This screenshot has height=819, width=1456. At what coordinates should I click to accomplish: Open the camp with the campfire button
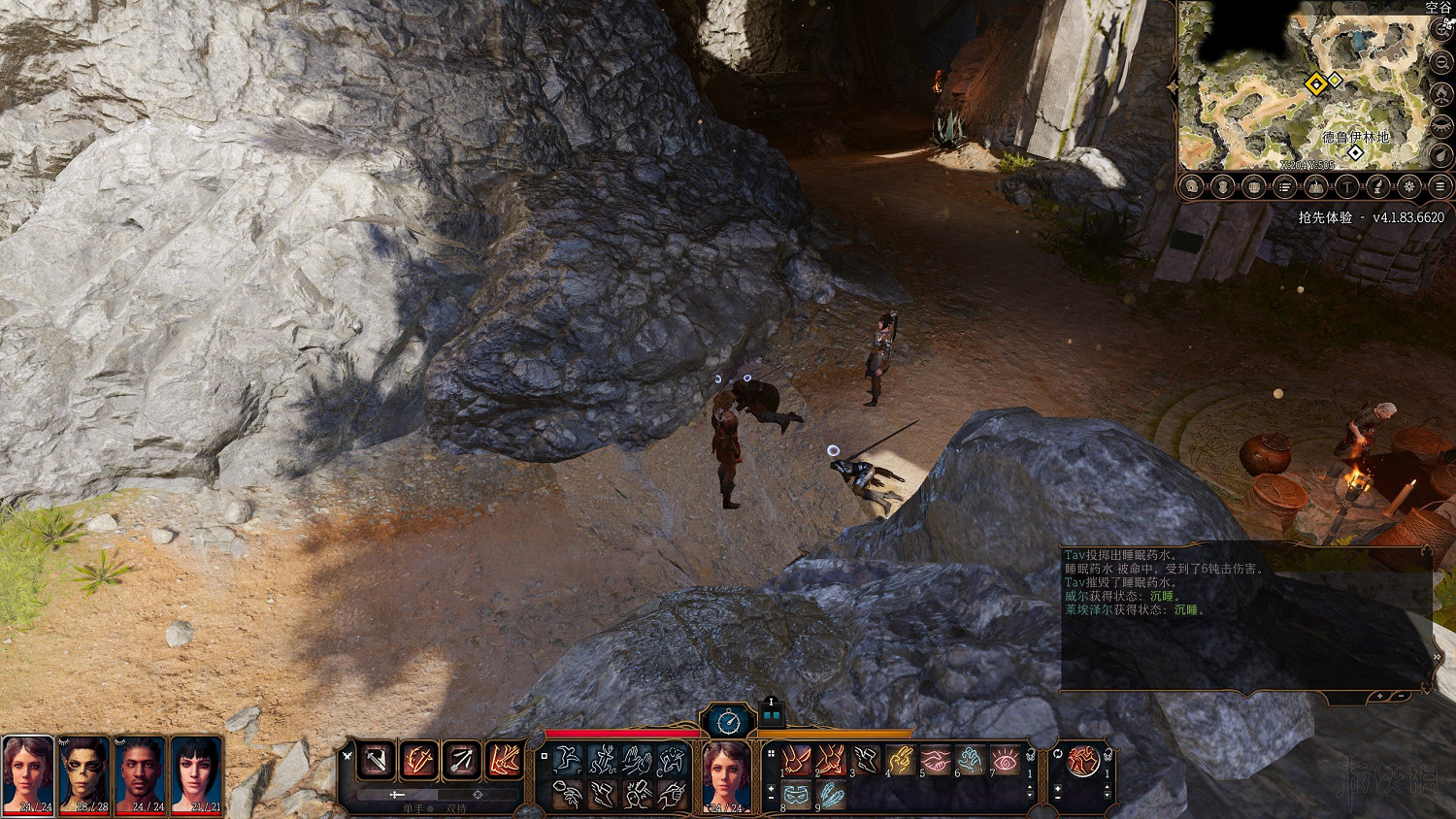[1440, 94]
